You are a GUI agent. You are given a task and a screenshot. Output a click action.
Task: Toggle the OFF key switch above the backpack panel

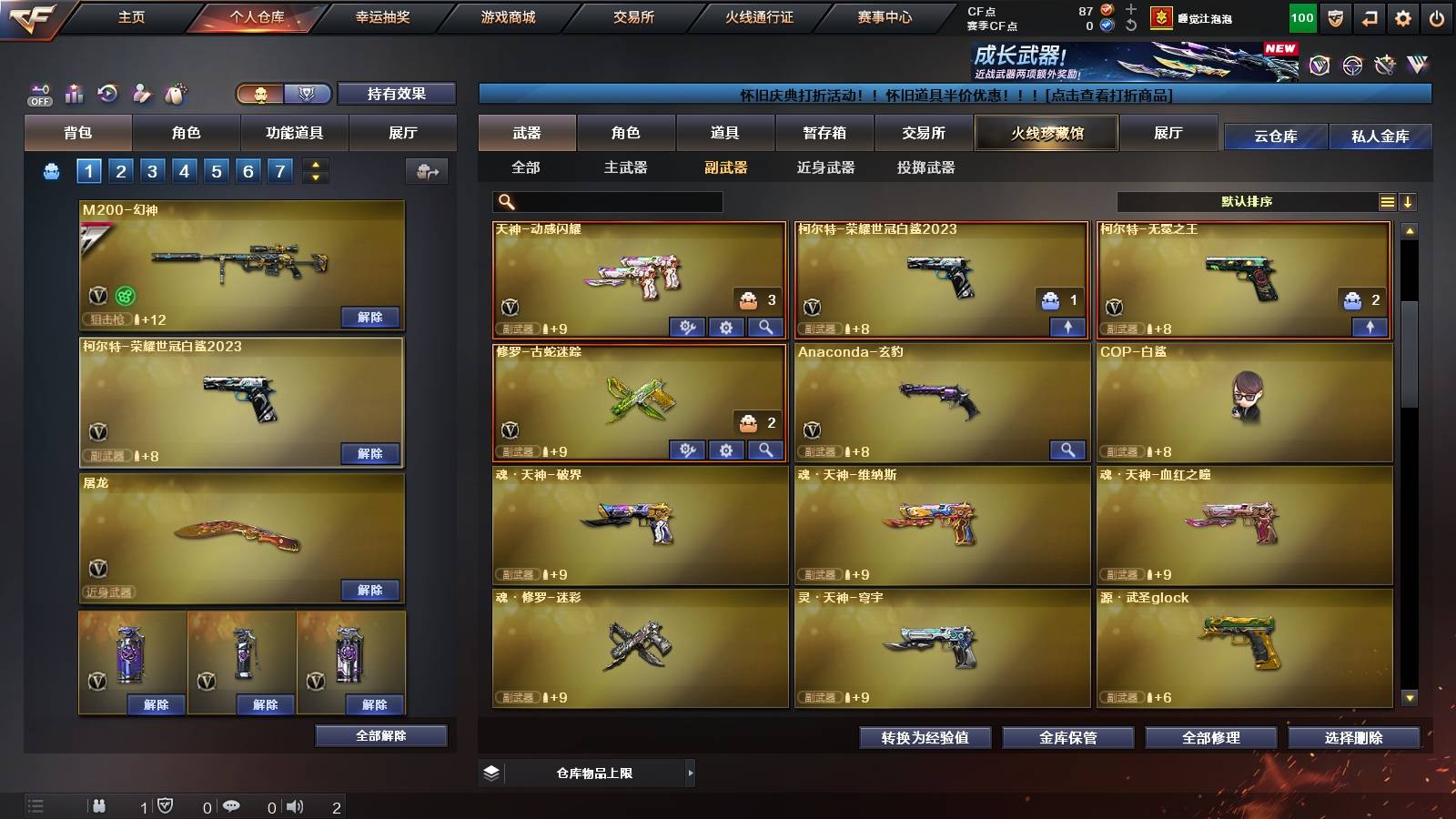38,94
